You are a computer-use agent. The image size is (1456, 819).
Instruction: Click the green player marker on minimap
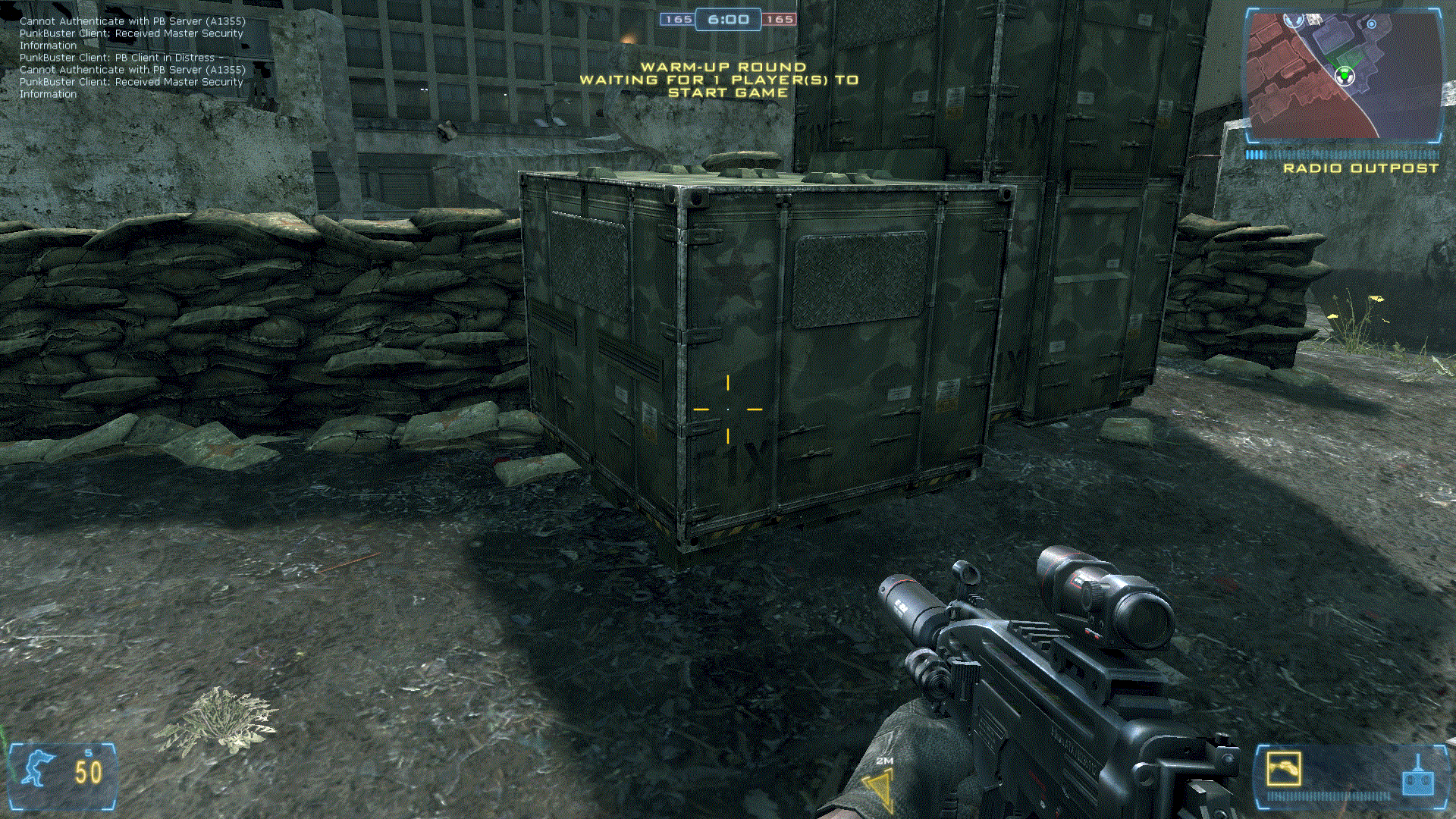(1344, 75)
